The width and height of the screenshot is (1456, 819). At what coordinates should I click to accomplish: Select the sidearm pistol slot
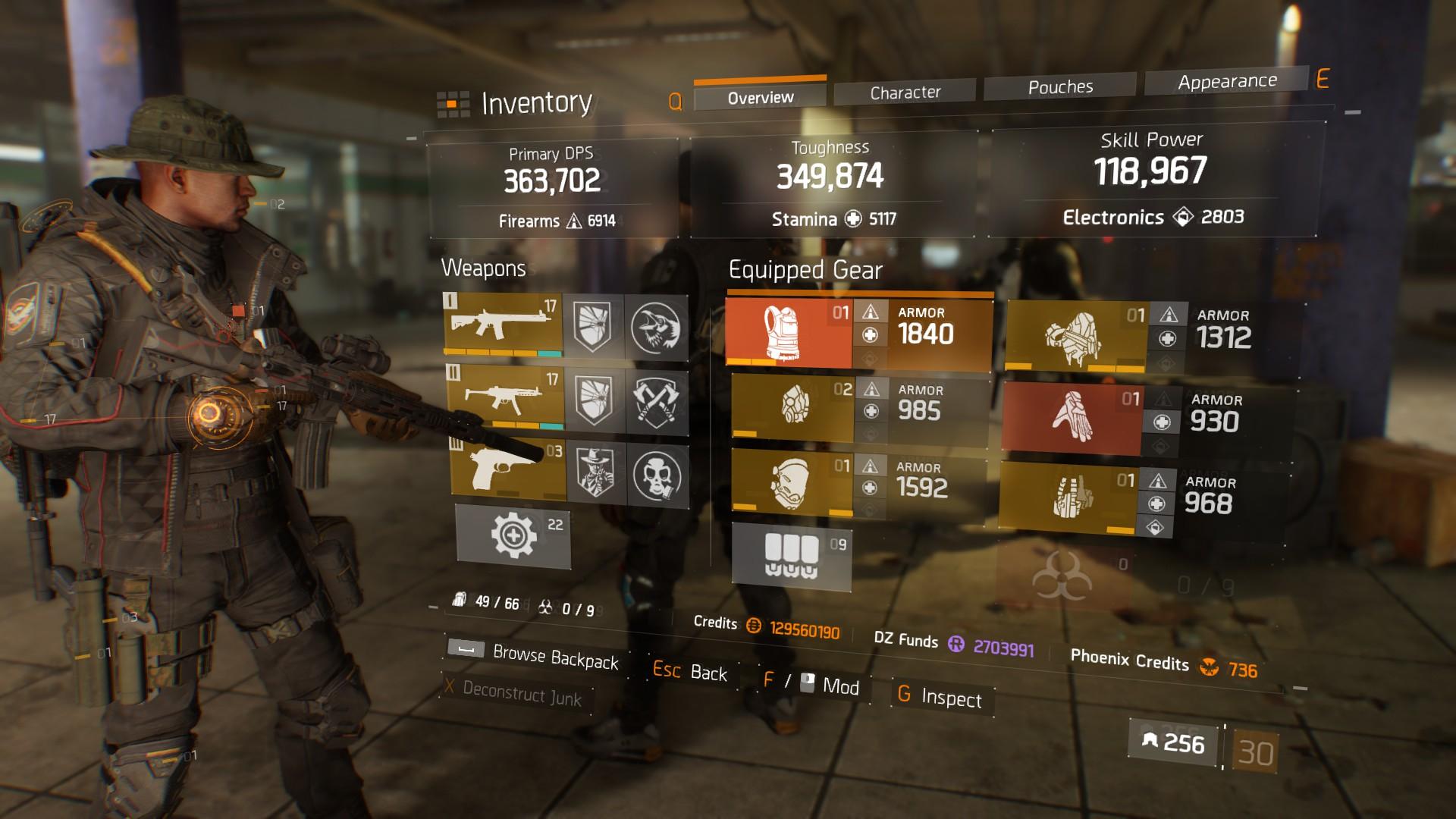click(507, 469)
